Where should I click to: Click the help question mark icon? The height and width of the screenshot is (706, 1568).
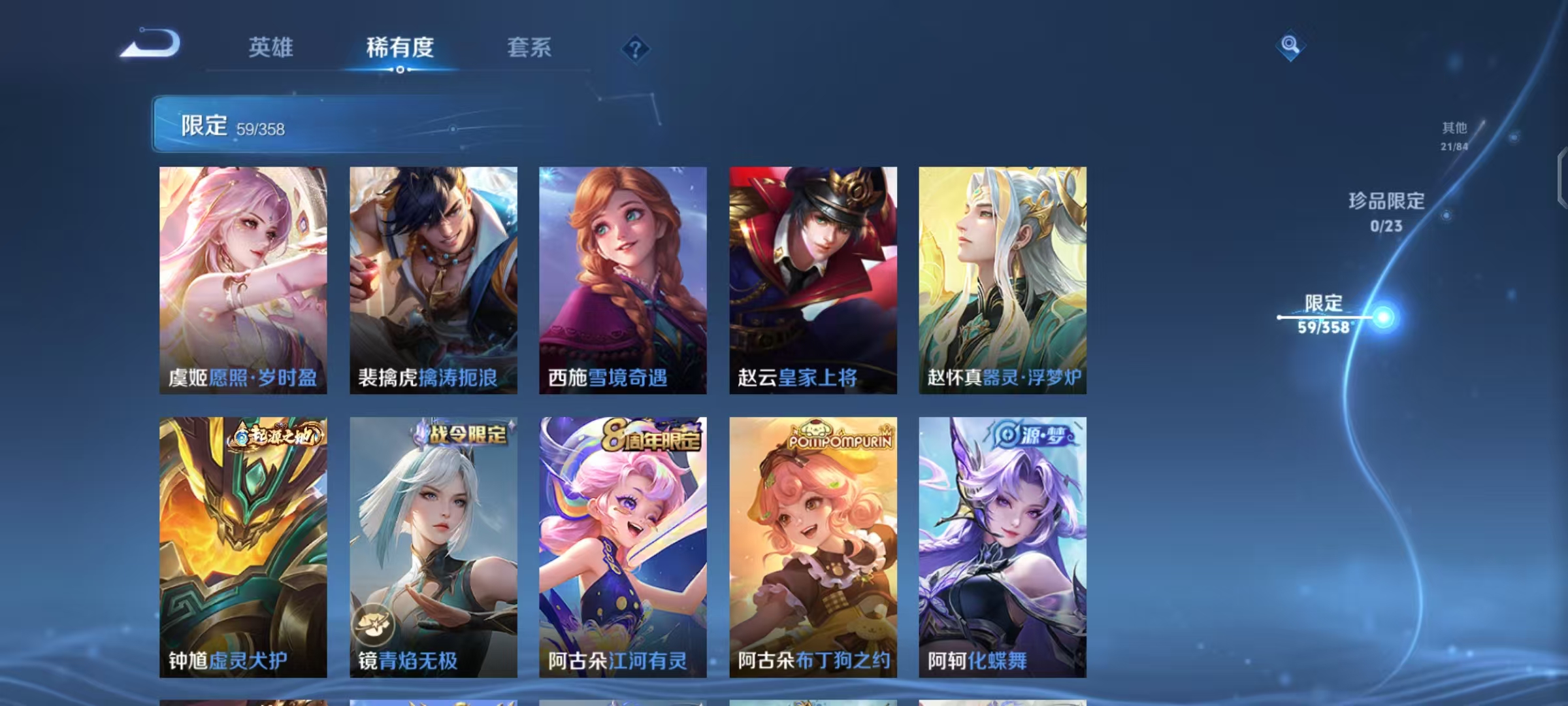coord(636,50)
